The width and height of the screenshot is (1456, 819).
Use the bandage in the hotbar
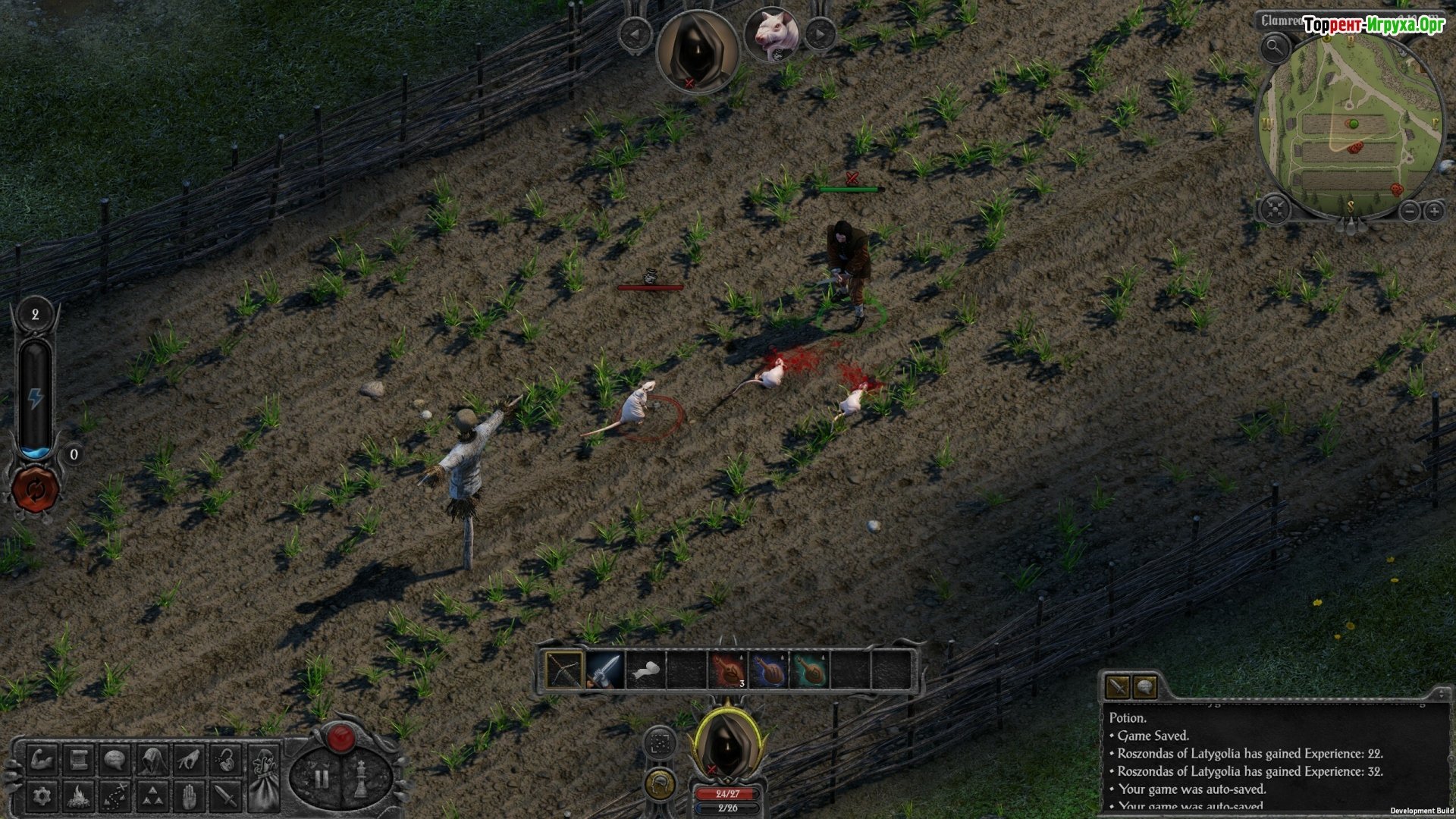[x=646, y=670]
